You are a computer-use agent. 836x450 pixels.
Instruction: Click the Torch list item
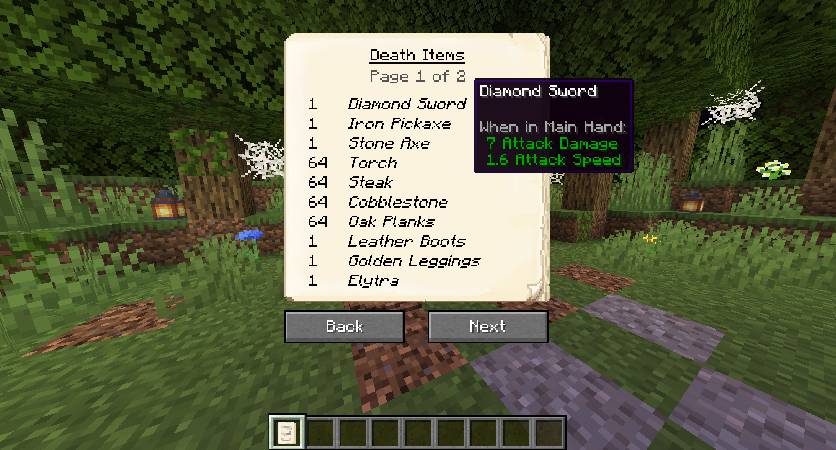(x=372, y=163)
